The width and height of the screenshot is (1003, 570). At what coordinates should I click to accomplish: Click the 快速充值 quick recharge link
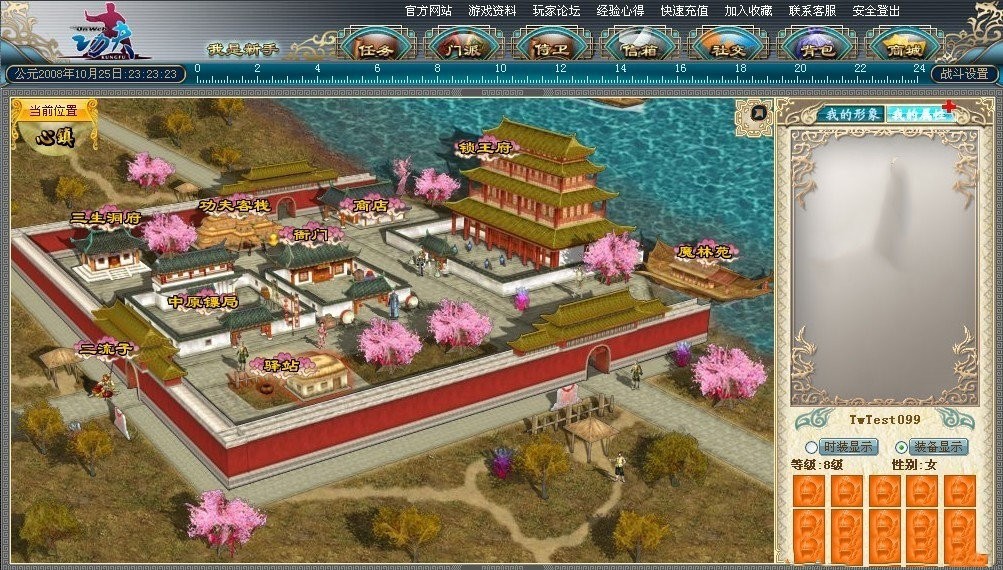coord(684,11)
